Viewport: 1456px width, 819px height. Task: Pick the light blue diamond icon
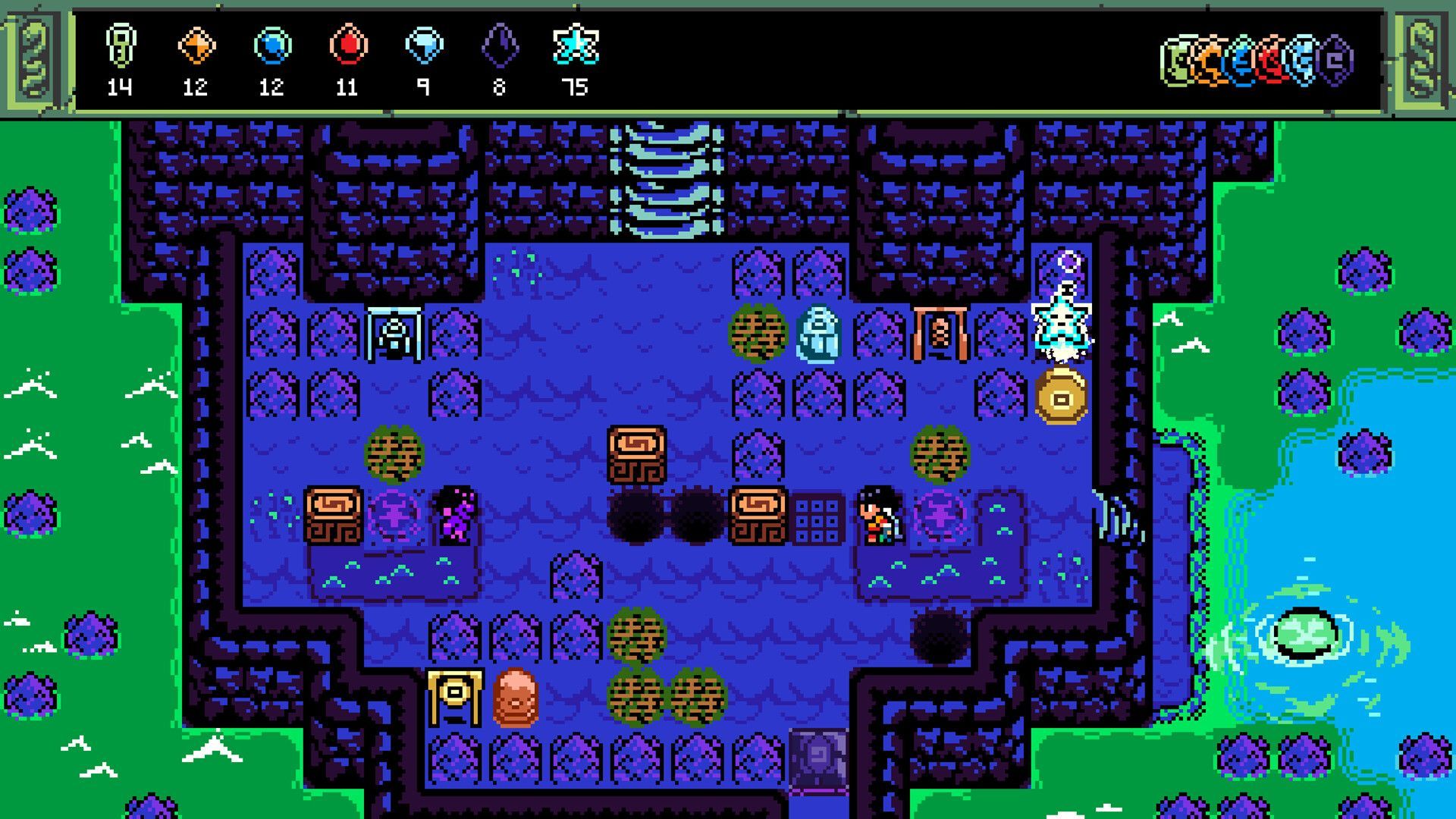tap(424, 45)
